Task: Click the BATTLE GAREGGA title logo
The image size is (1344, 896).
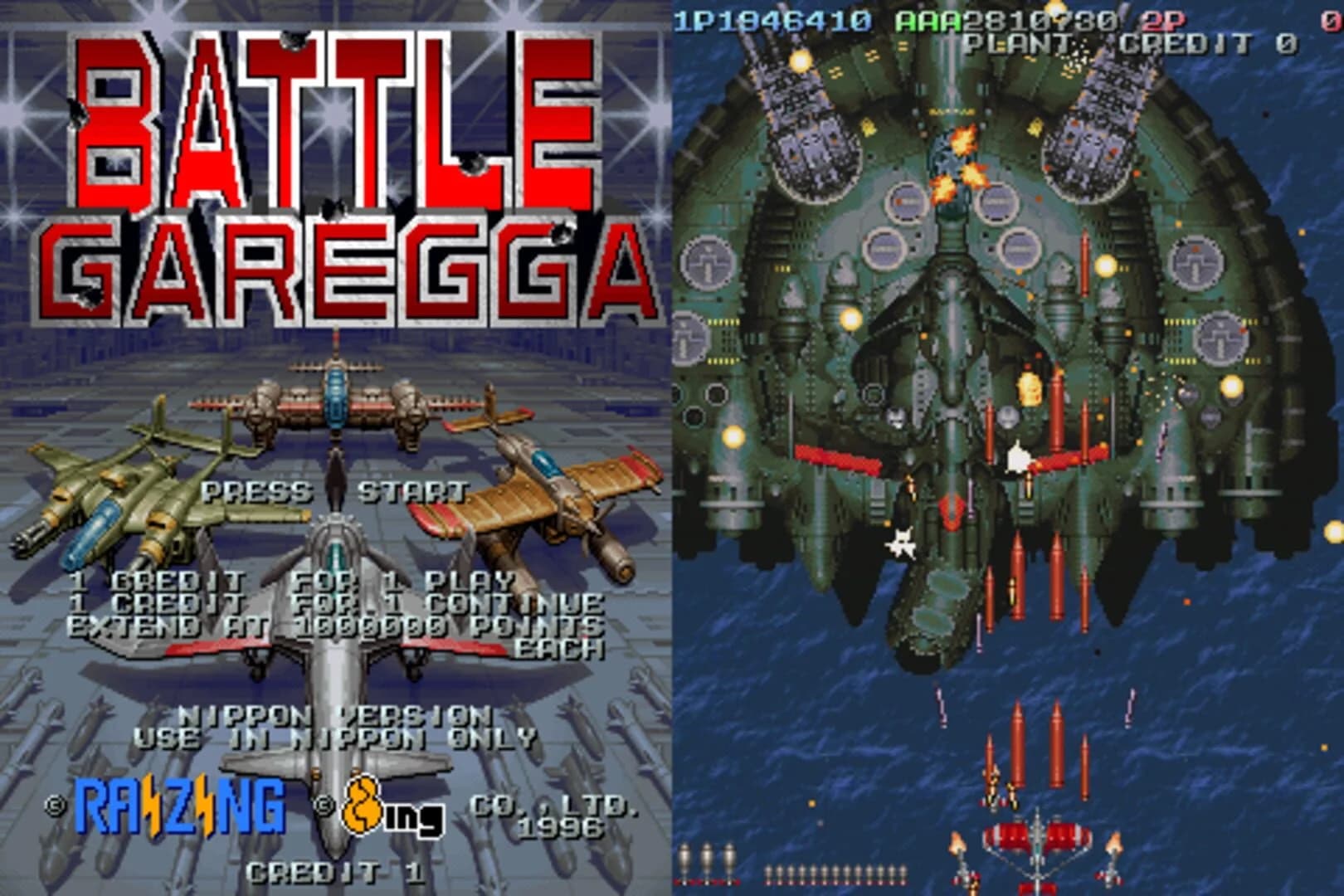Action: point(332,166)
